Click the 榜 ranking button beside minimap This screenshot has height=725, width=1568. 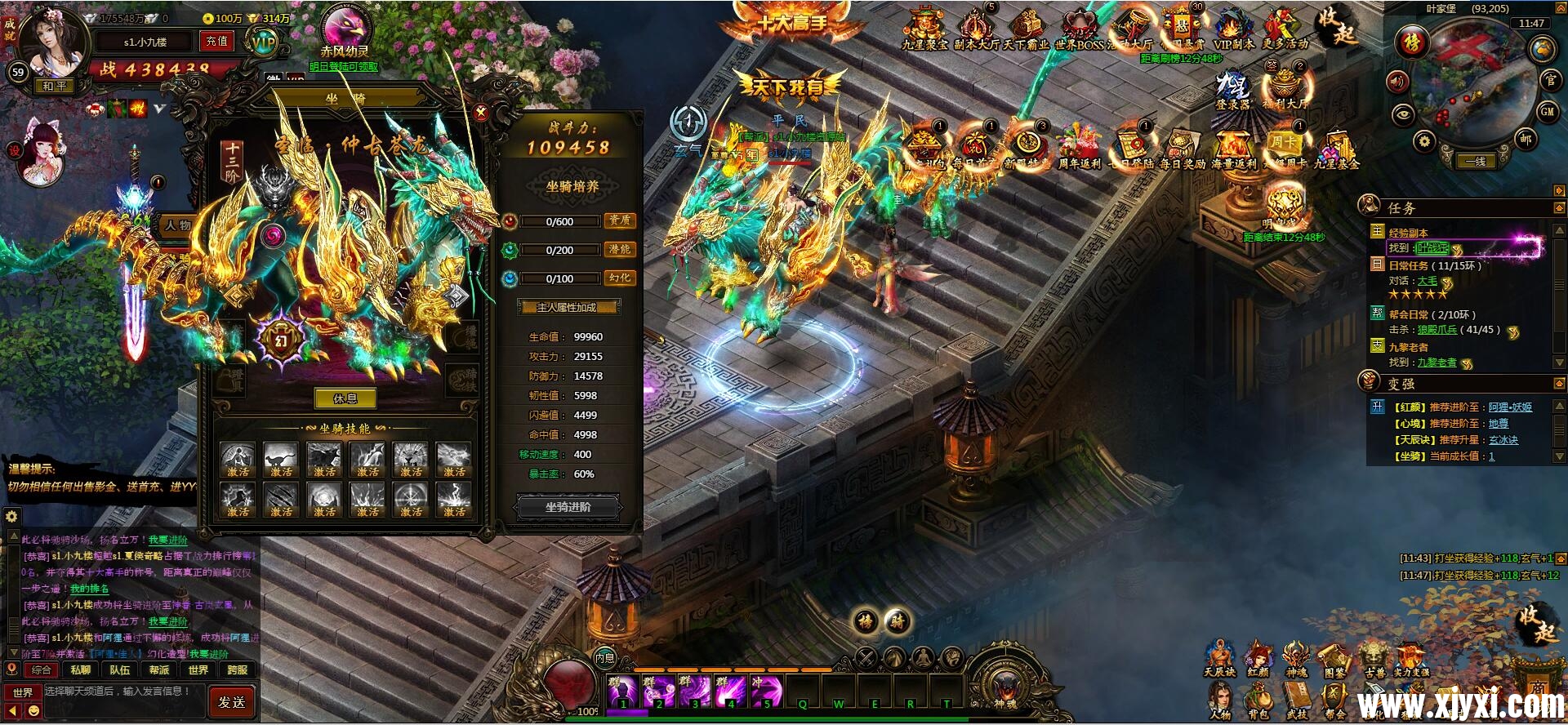click(x=1411, y=42)
